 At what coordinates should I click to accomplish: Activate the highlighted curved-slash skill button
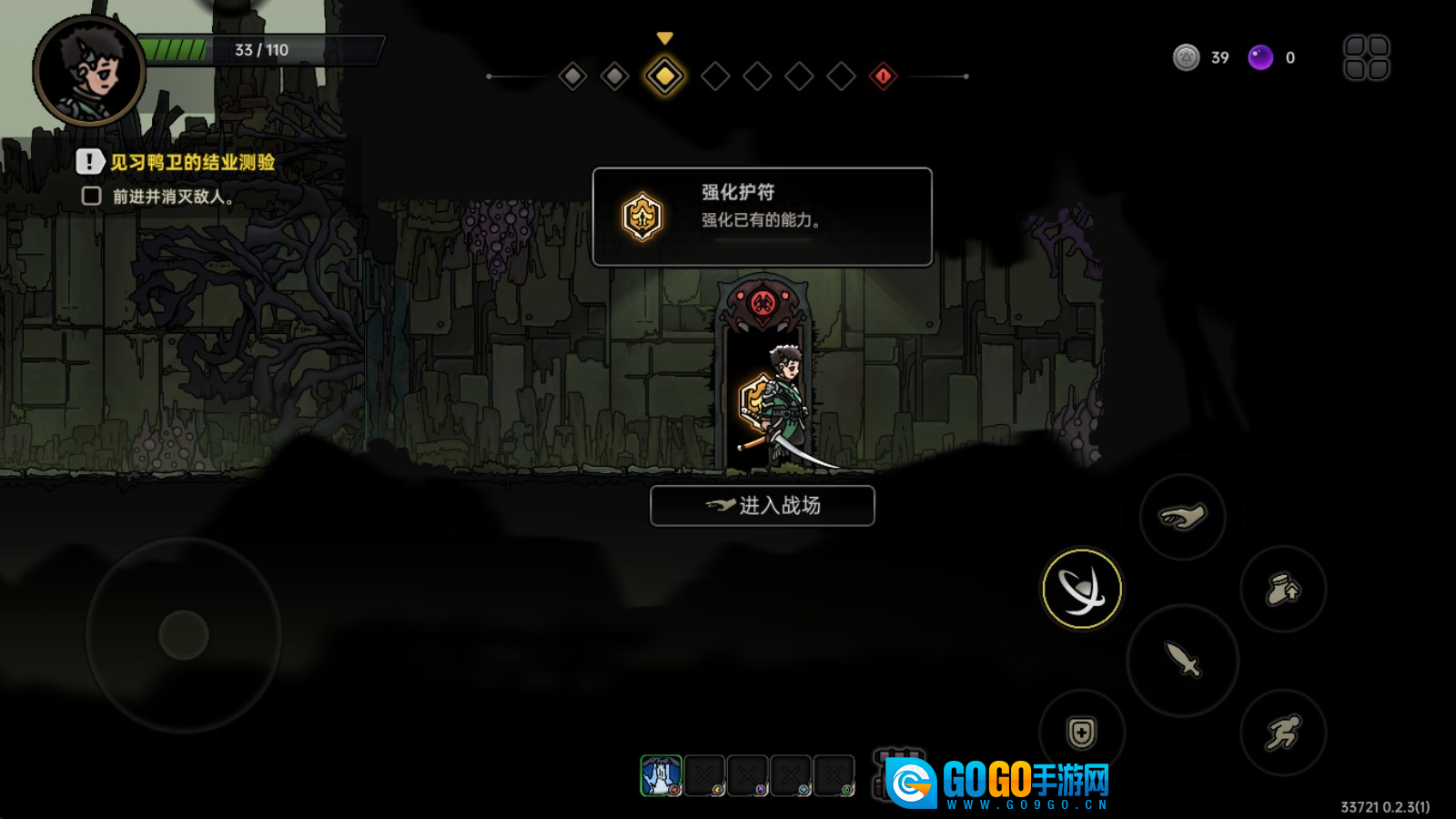(x=1081, y=589)
